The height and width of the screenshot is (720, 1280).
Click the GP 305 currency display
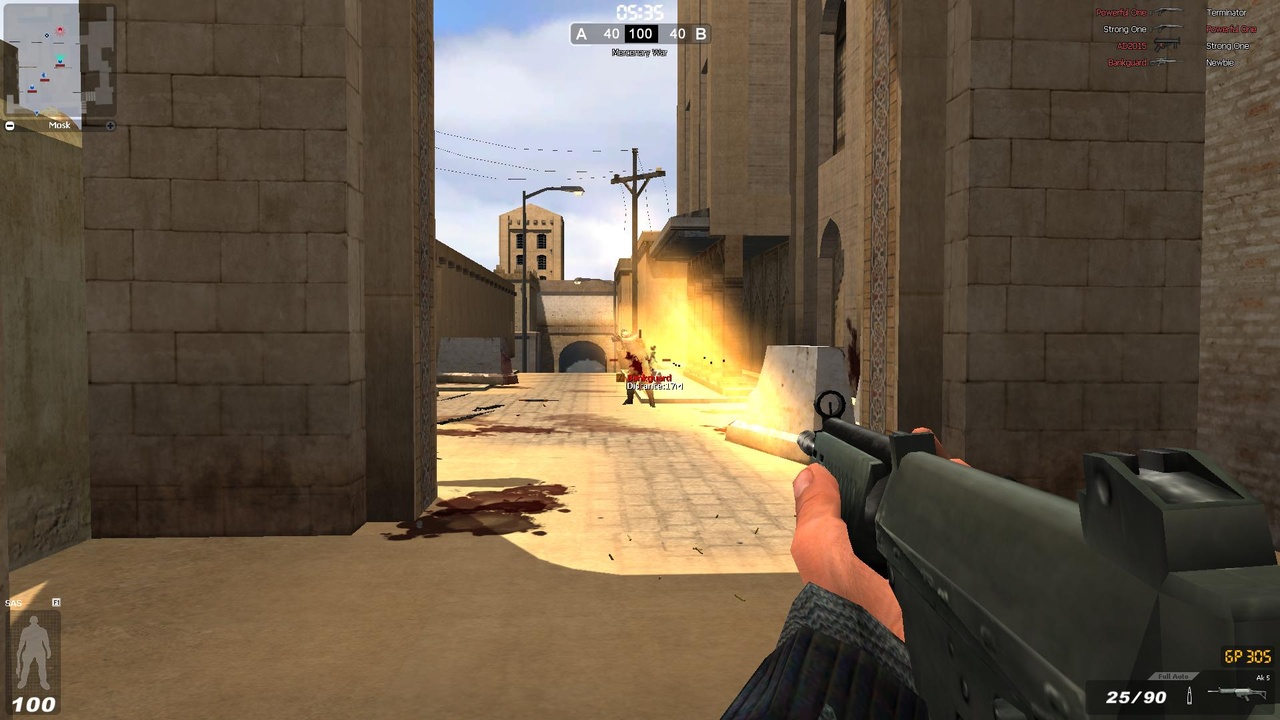coord(1246,656)
